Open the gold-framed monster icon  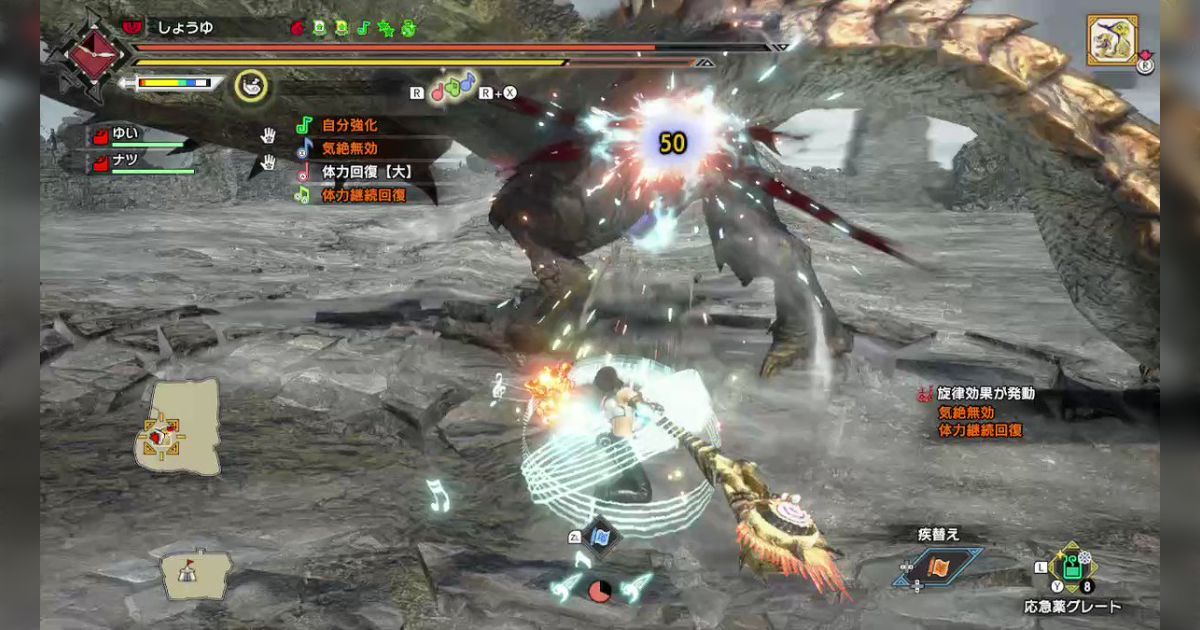tap(1112, 40)
